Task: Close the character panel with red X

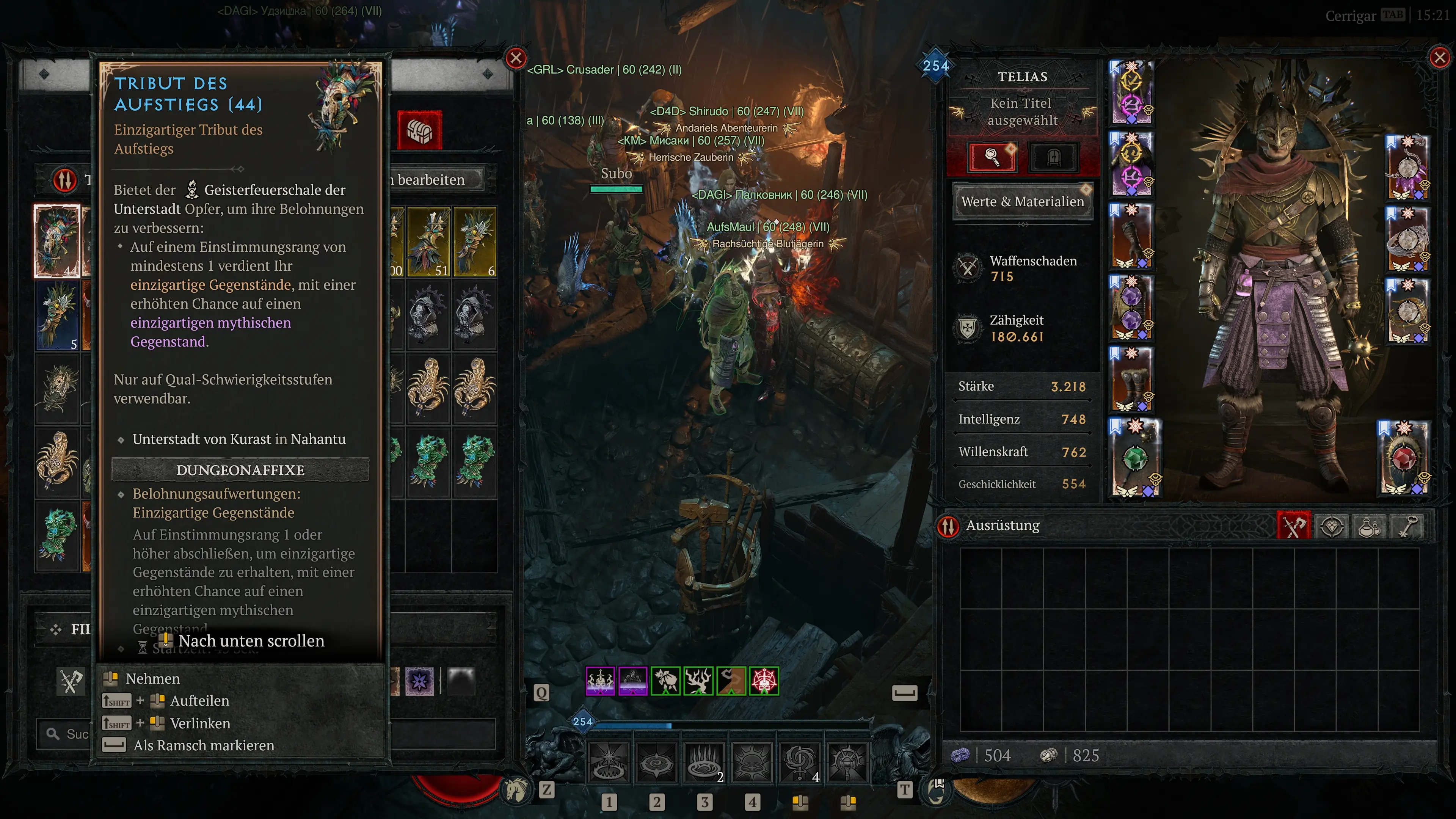Action: pyautogui.click(x=1439, y=57)
